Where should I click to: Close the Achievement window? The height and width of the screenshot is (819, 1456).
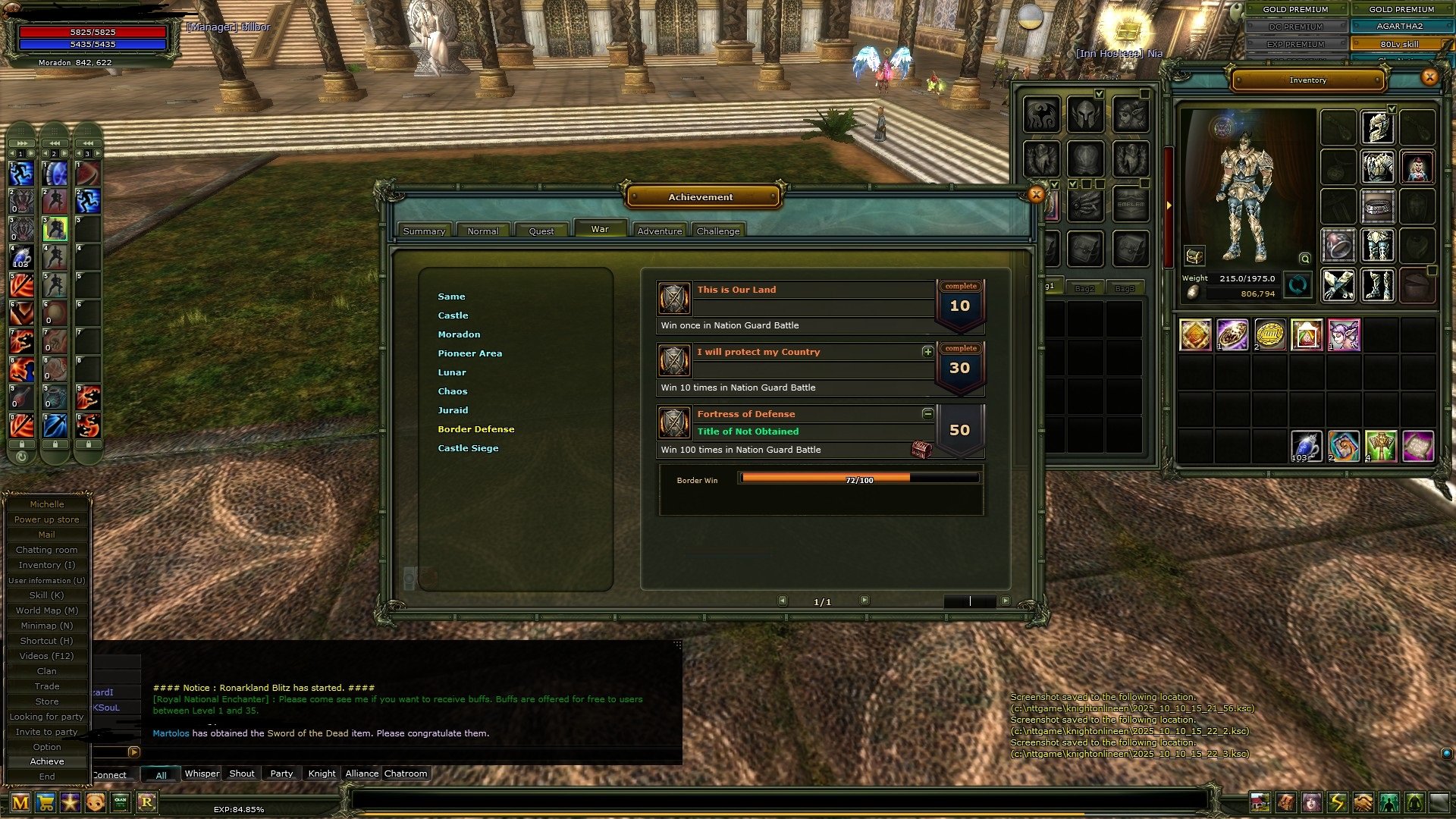click(1036, 195)
